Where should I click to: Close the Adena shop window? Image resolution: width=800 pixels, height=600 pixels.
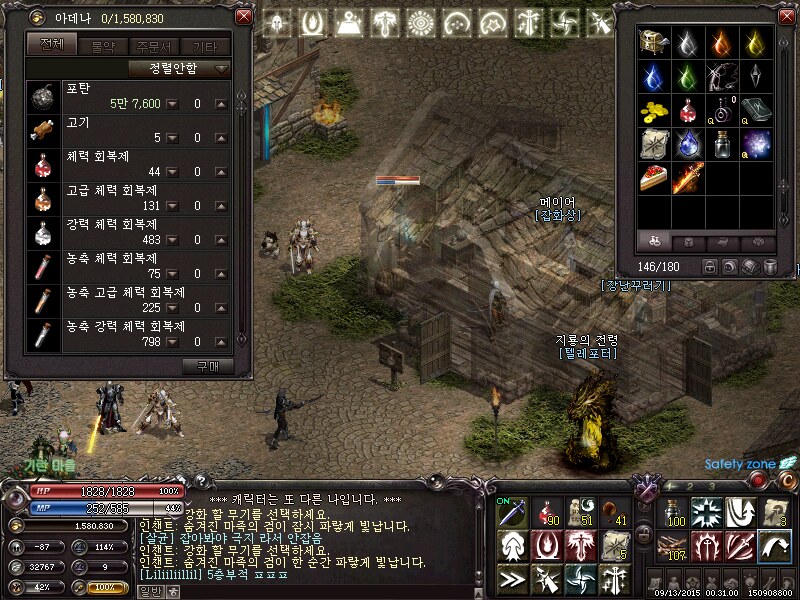tap(244, 18)
